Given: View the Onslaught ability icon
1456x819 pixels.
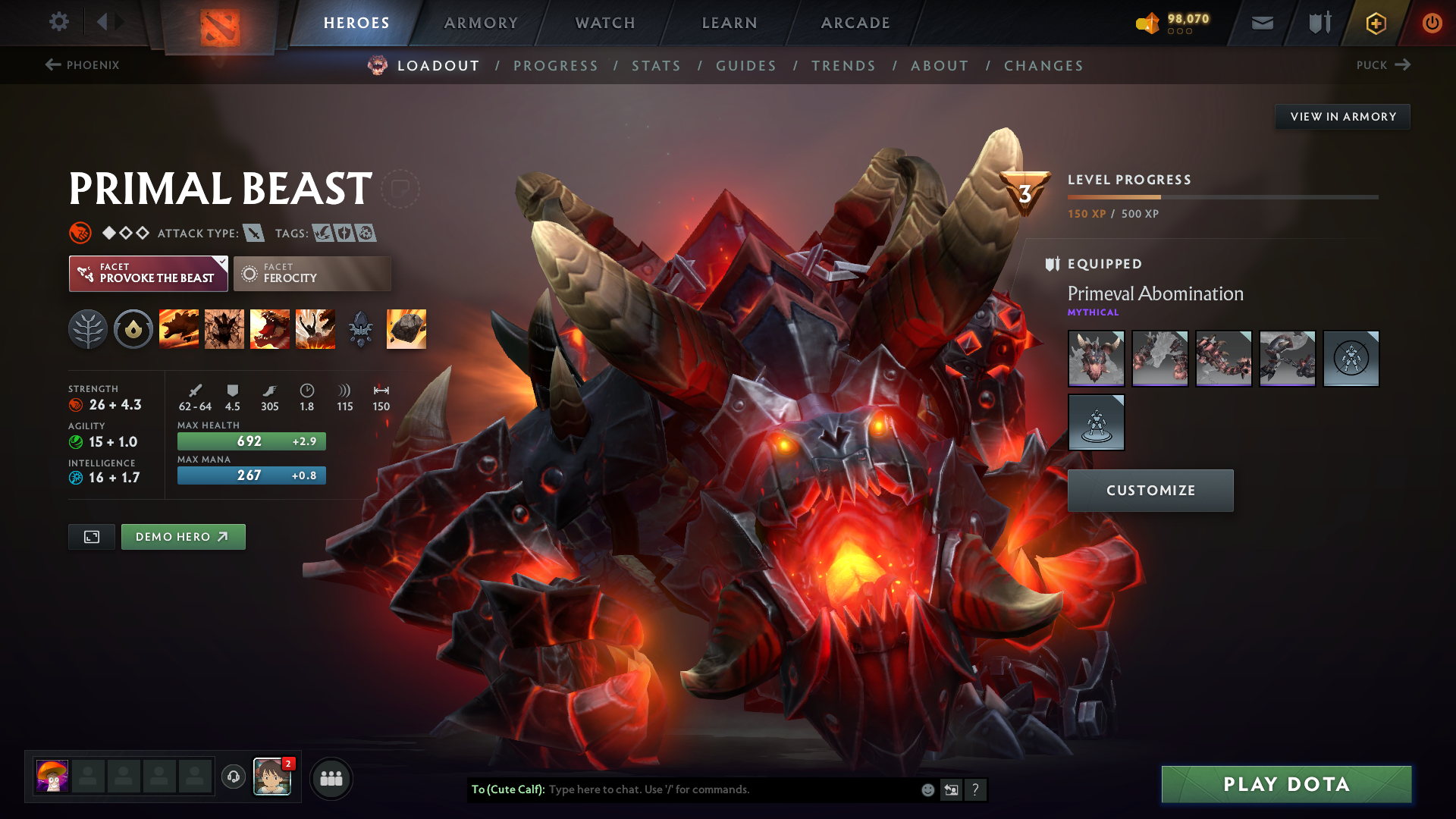Looking at the screenshot, I should (x=178, y=328).
